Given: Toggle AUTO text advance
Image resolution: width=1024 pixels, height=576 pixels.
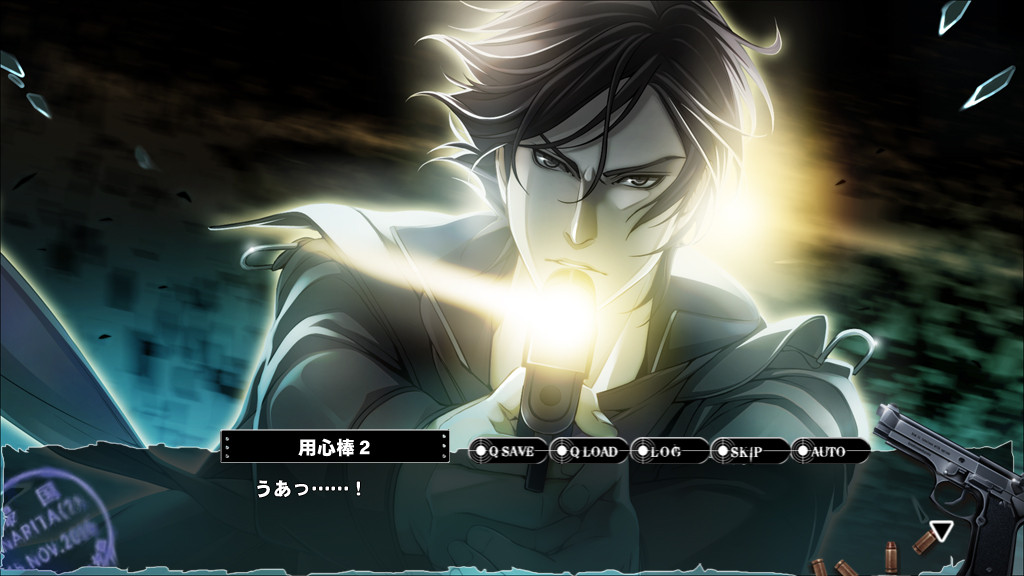Looking at the screenshot, I should click(x=829, y=452).
